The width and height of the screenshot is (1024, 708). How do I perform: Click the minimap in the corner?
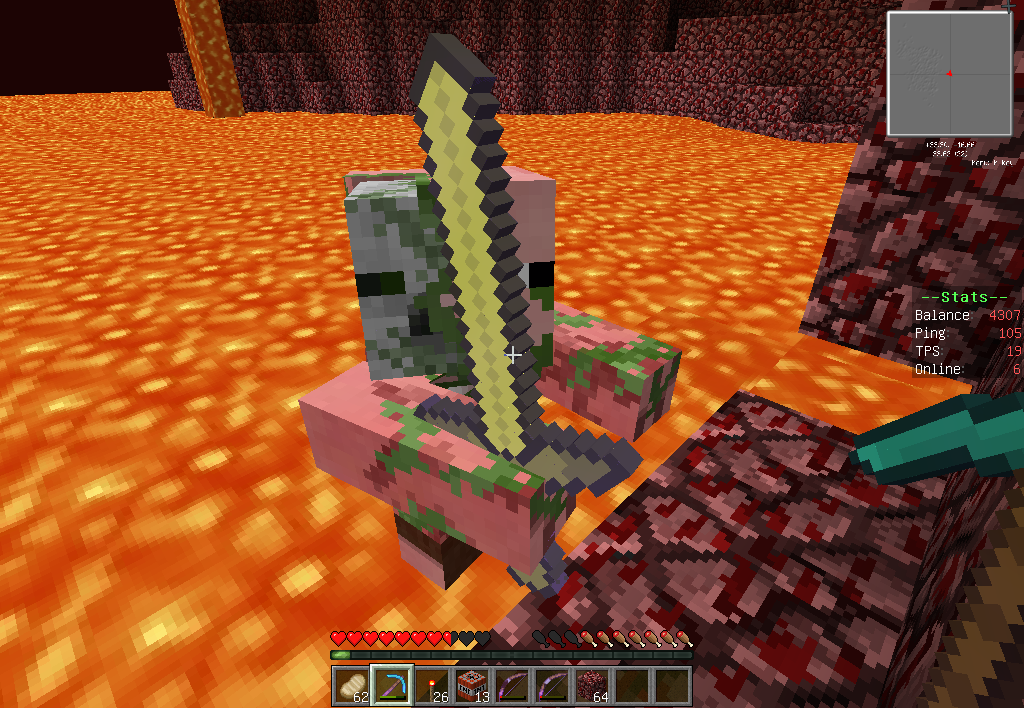tap(948, 73)
